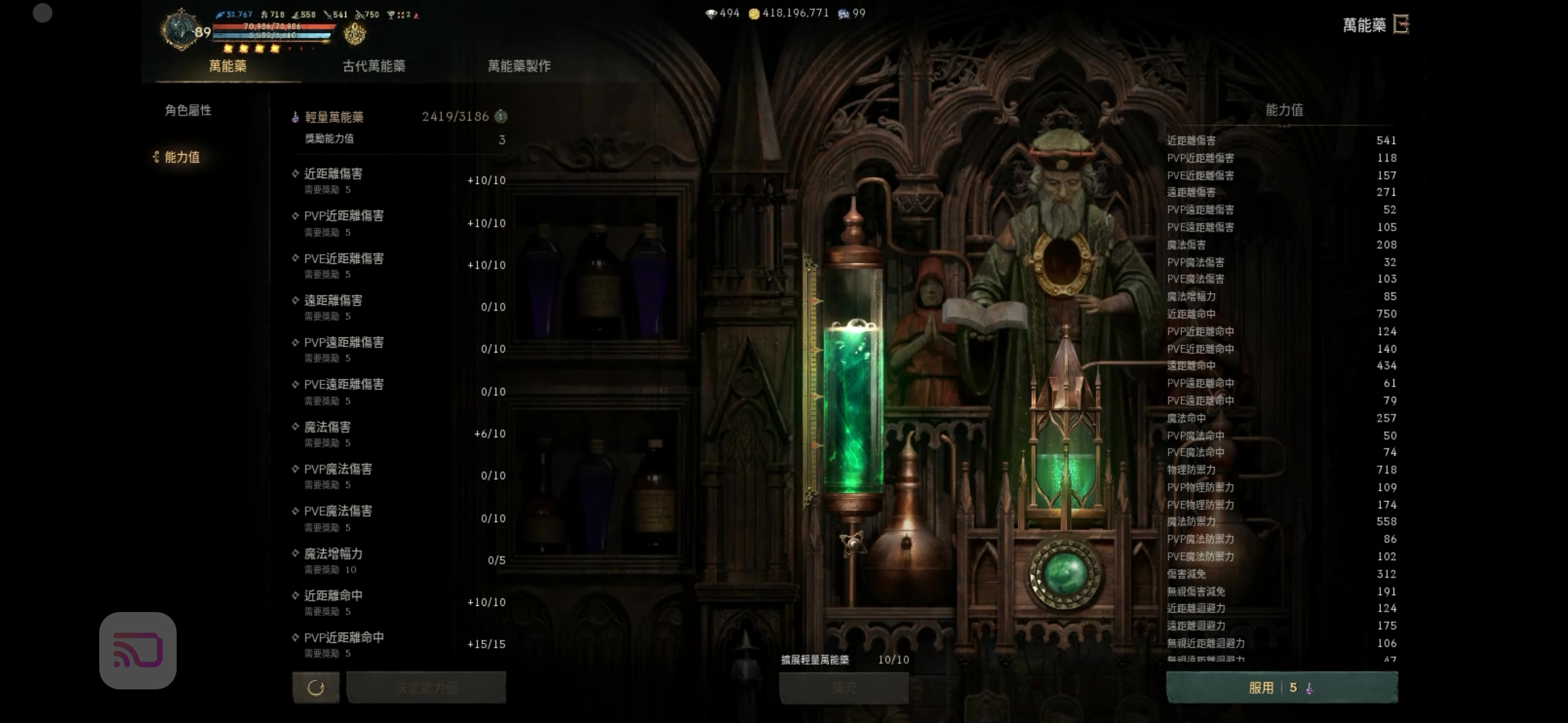Select the PVE遠距離傷害 stat row
The height and width of the screenshot is (723, 1568).
(x=399, y=391)
